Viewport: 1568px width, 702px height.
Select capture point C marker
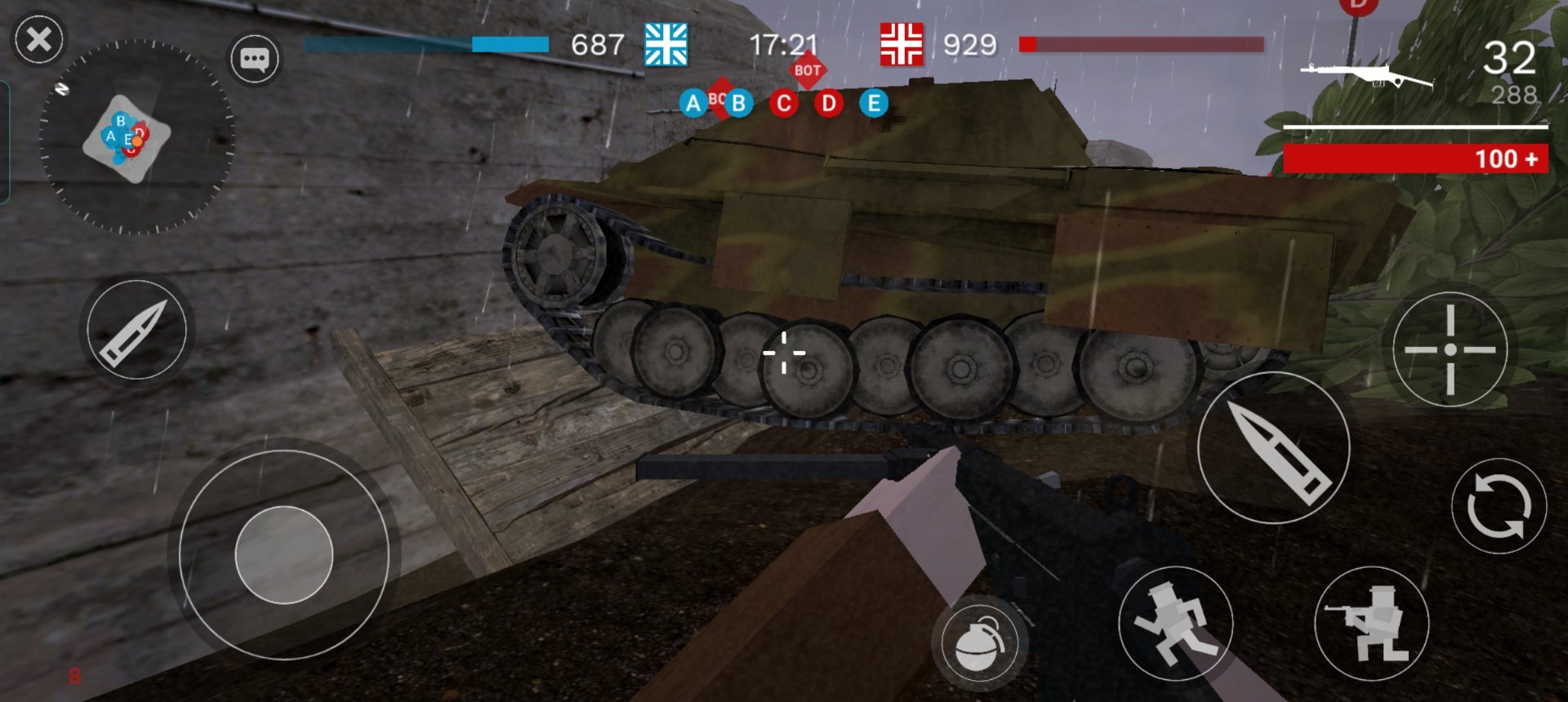point(784,104)
